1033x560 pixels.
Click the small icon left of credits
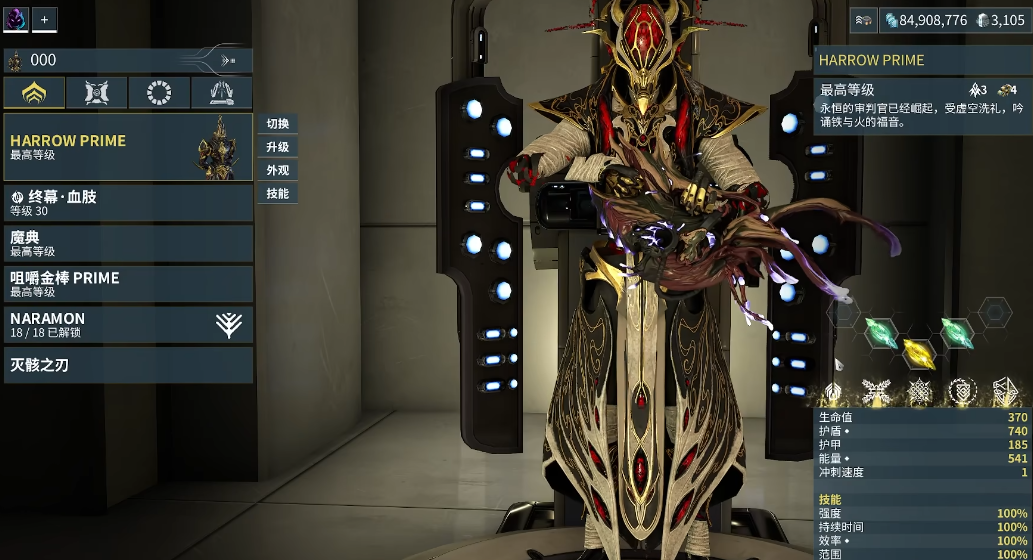[864, 19]
